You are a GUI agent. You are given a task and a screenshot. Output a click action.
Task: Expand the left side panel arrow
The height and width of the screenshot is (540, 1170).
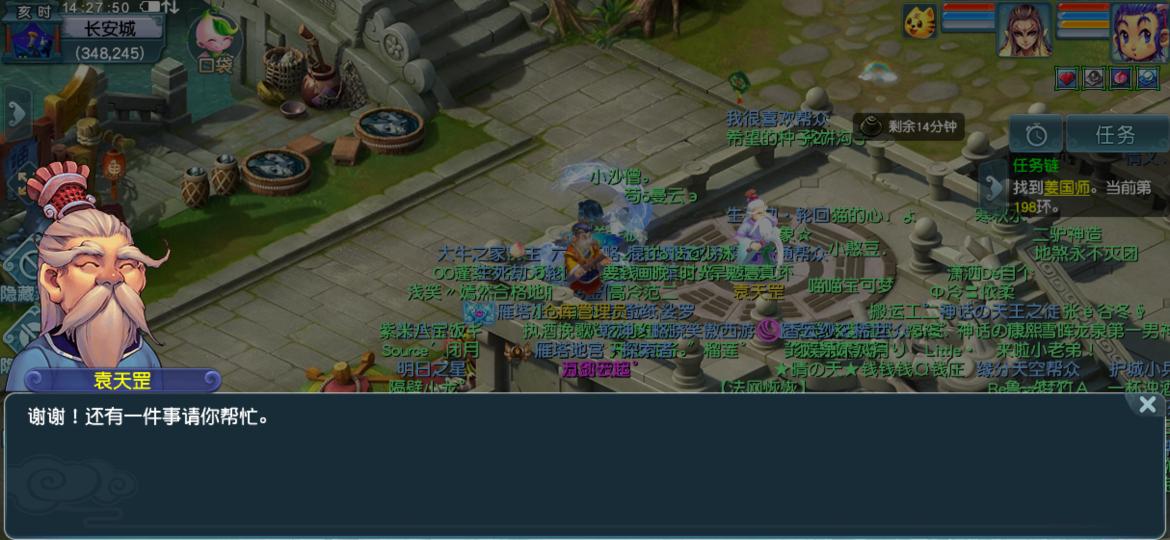[17, 113]
